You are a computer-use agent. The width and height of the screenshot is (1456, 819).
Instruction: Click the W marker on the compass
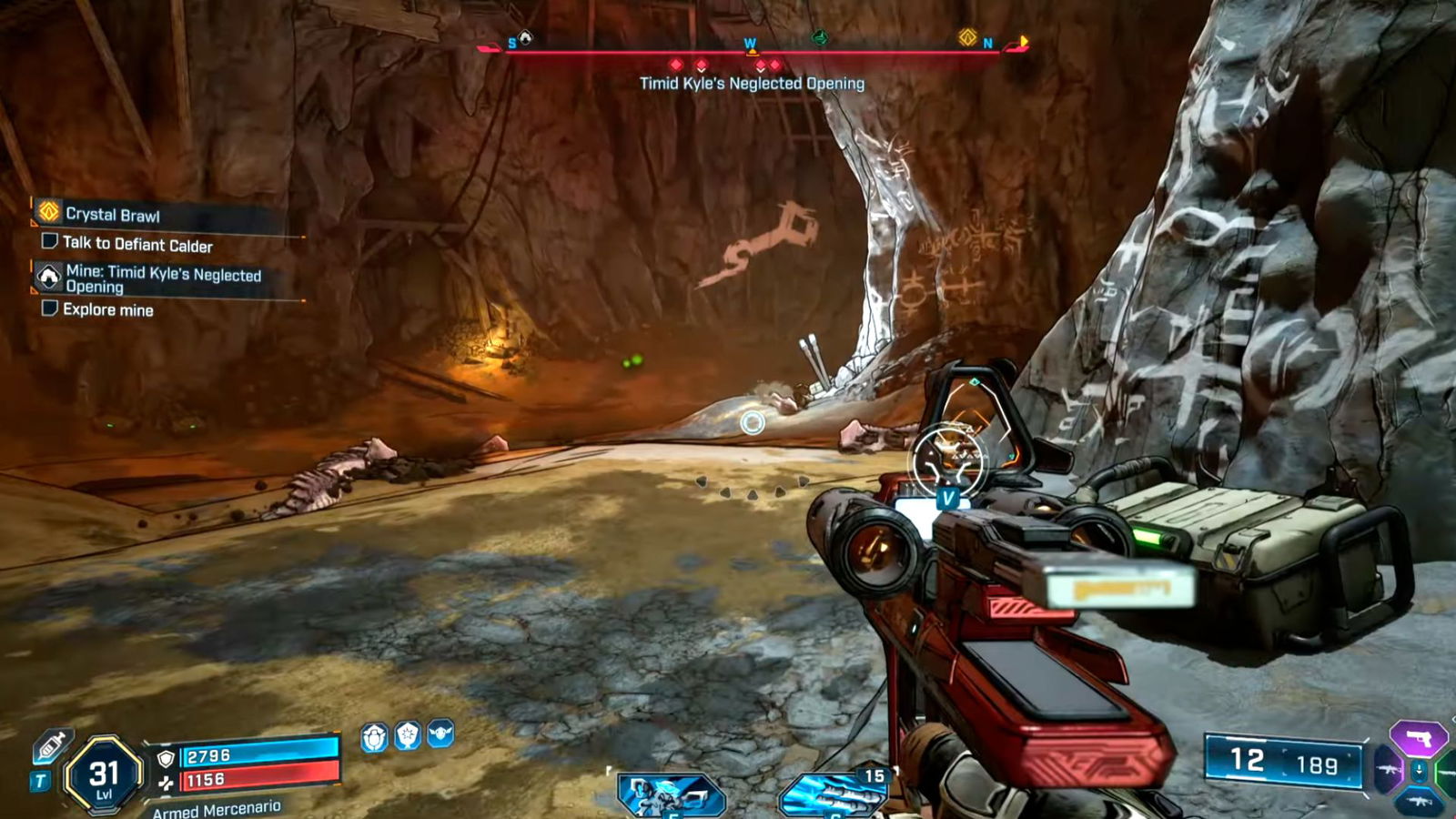pos(750,42)
